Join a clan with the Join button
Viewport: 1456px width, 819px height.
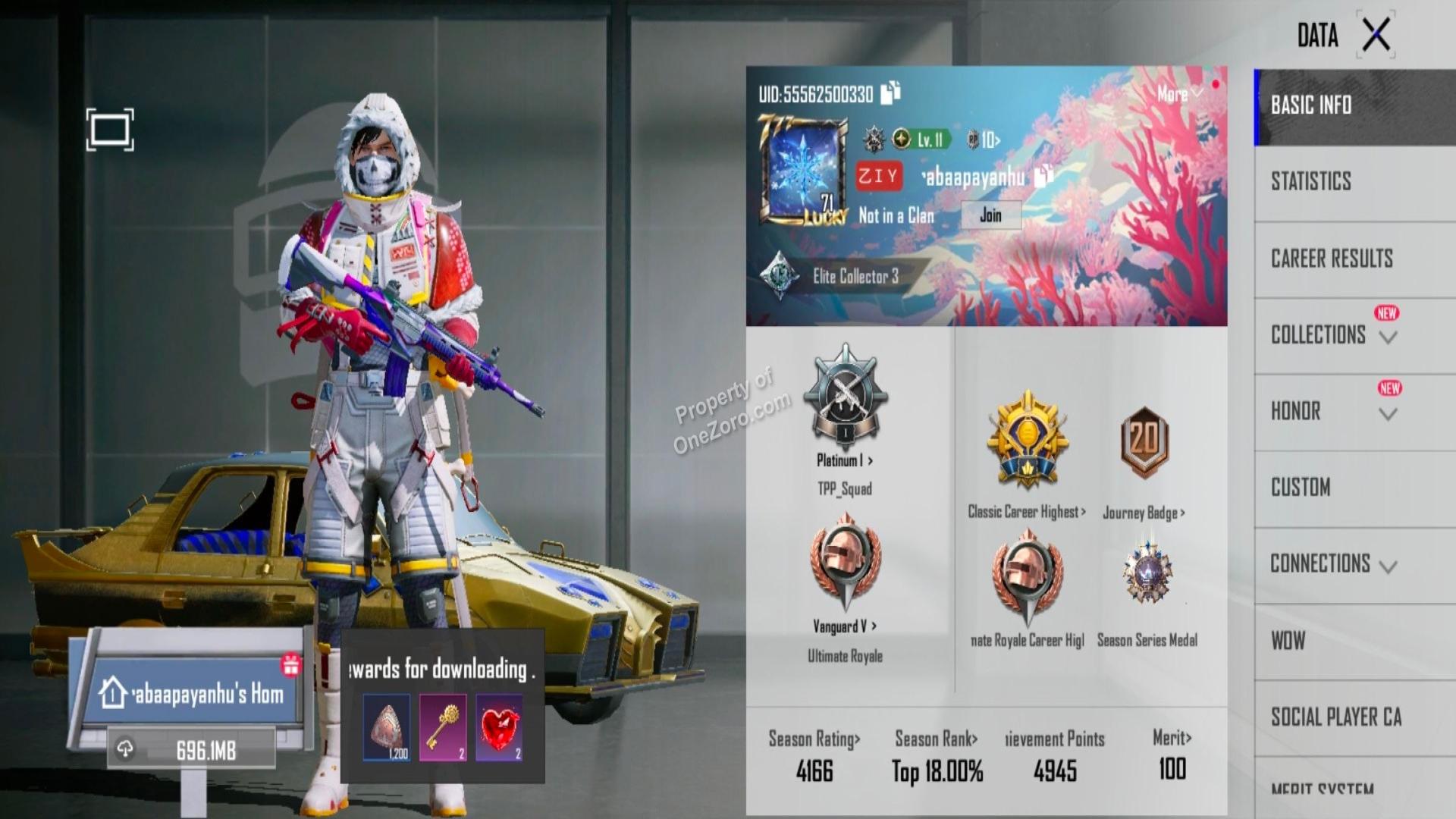click(x=990, y=215)
